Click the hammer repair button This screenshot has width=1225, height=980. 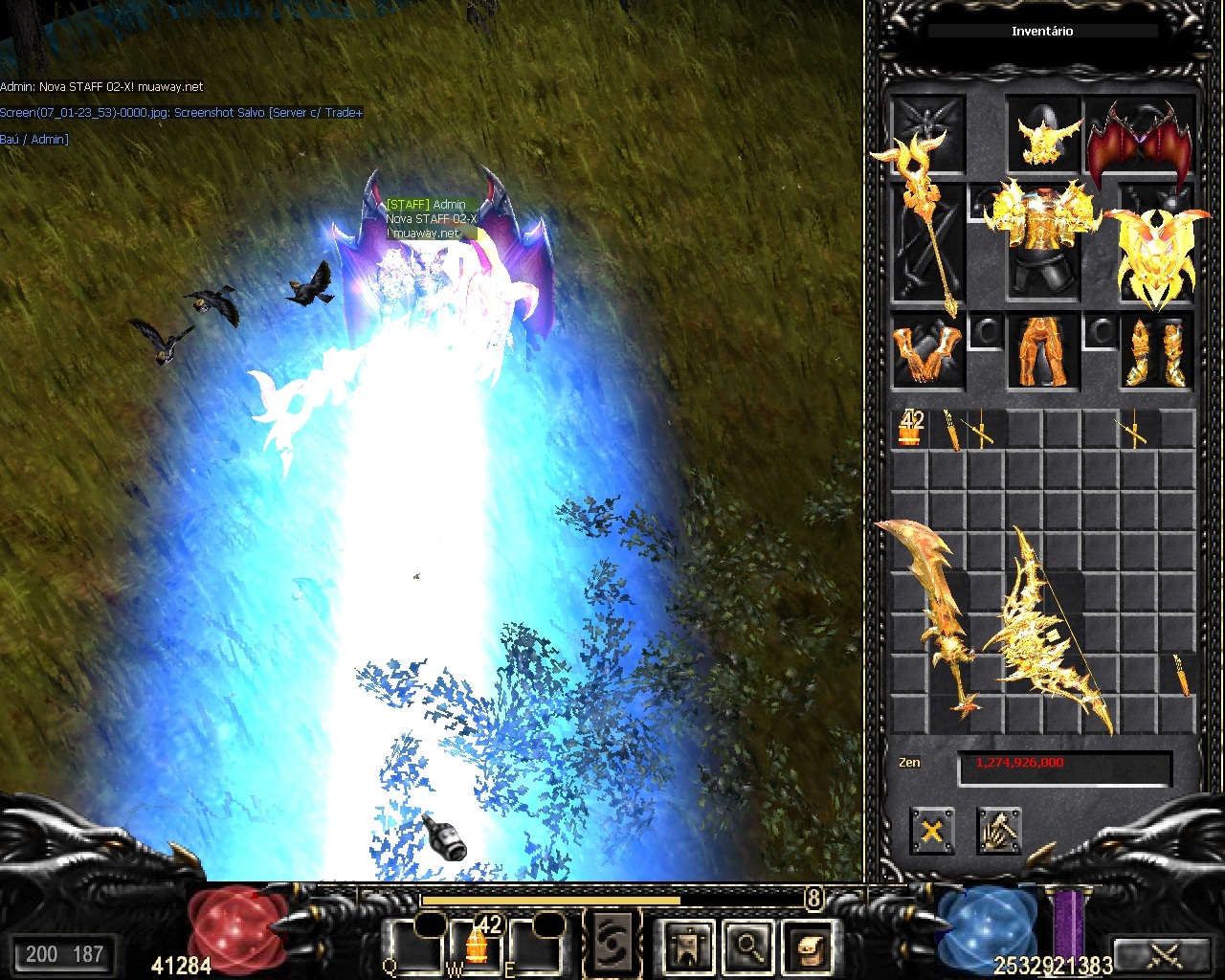[x=999, y=830]
